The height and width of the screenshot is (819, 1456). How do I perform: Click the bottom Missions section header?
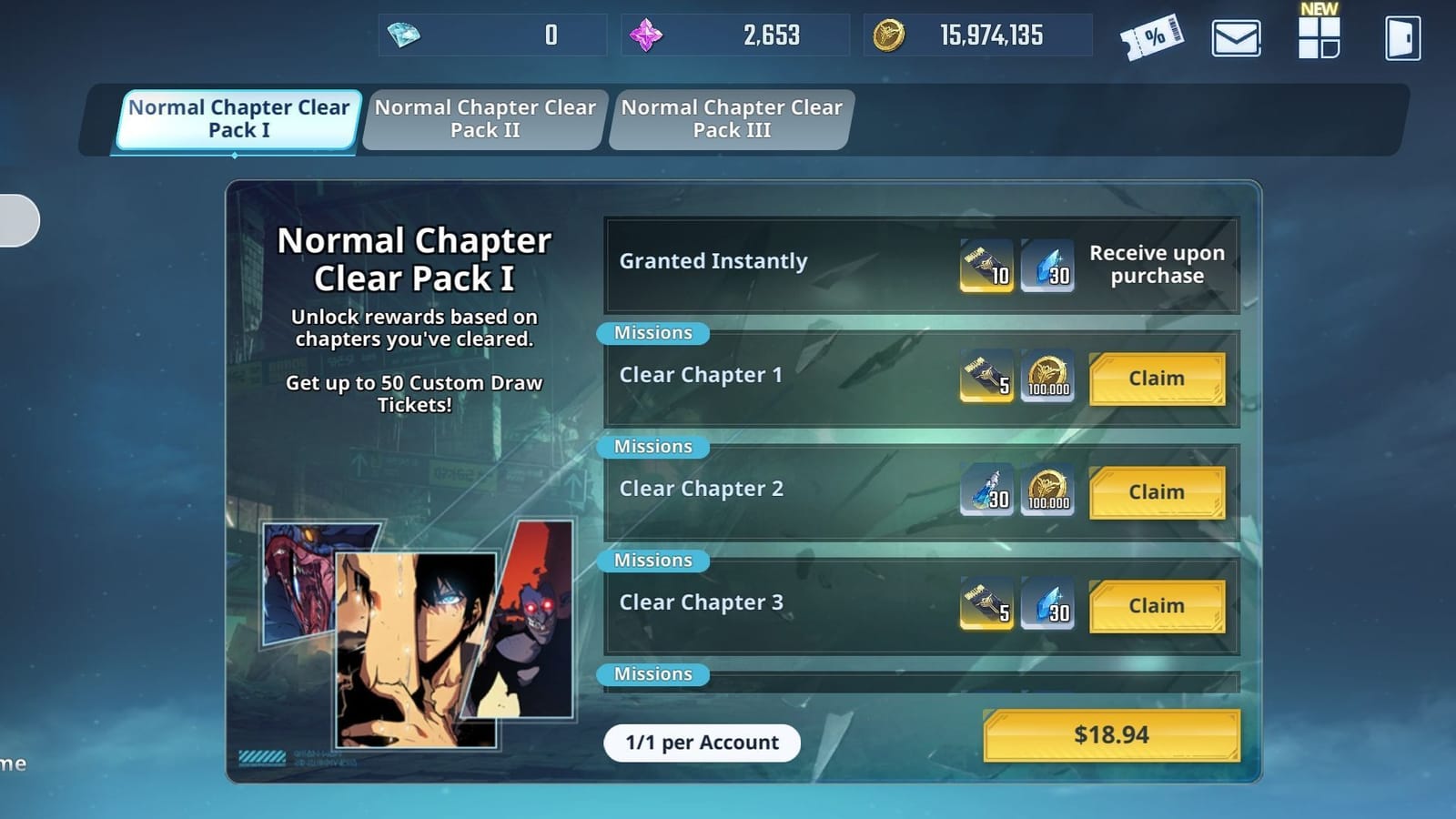652,674
